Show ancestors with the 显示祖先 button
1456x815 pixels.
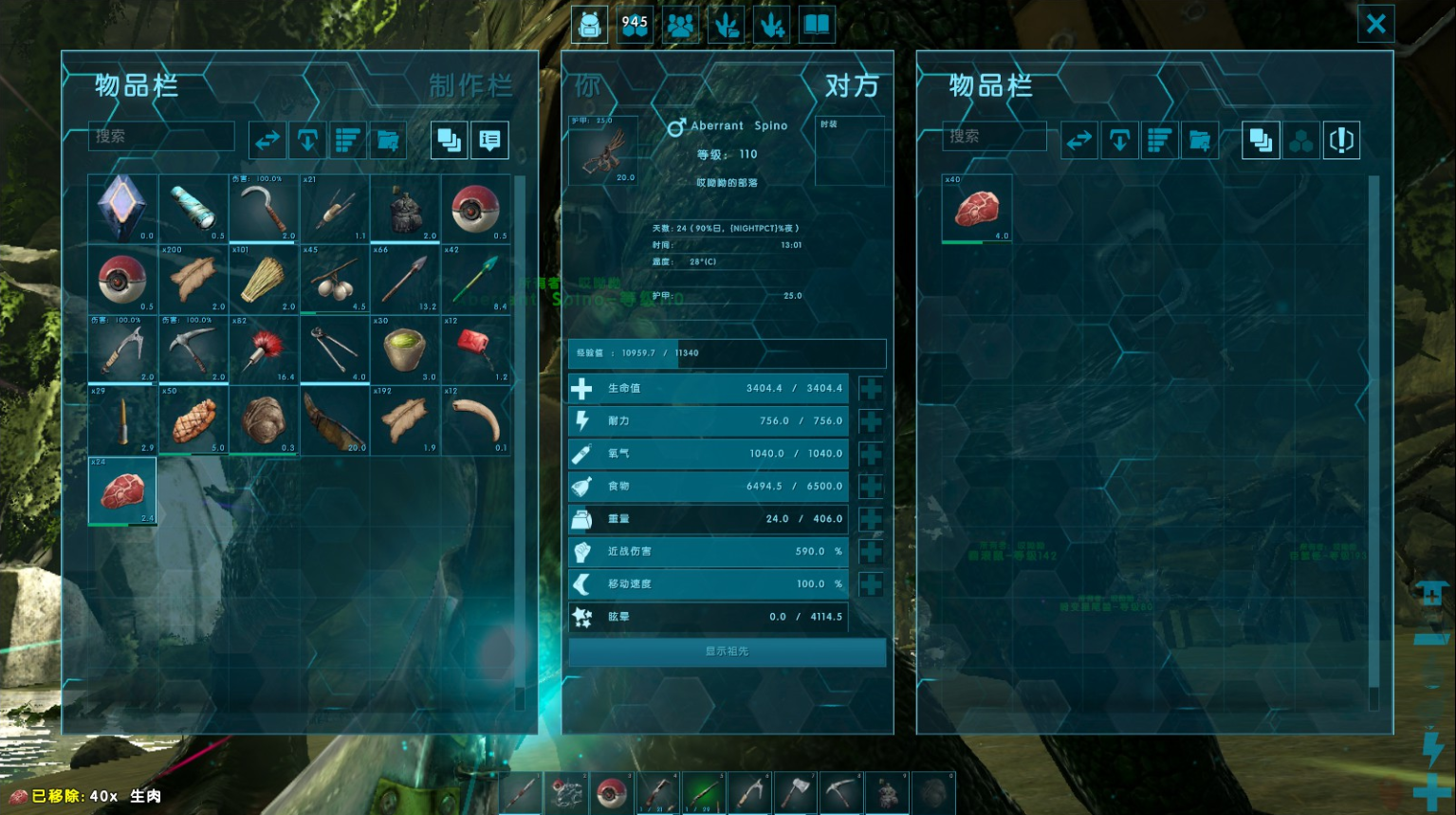(x=727, y=652)
